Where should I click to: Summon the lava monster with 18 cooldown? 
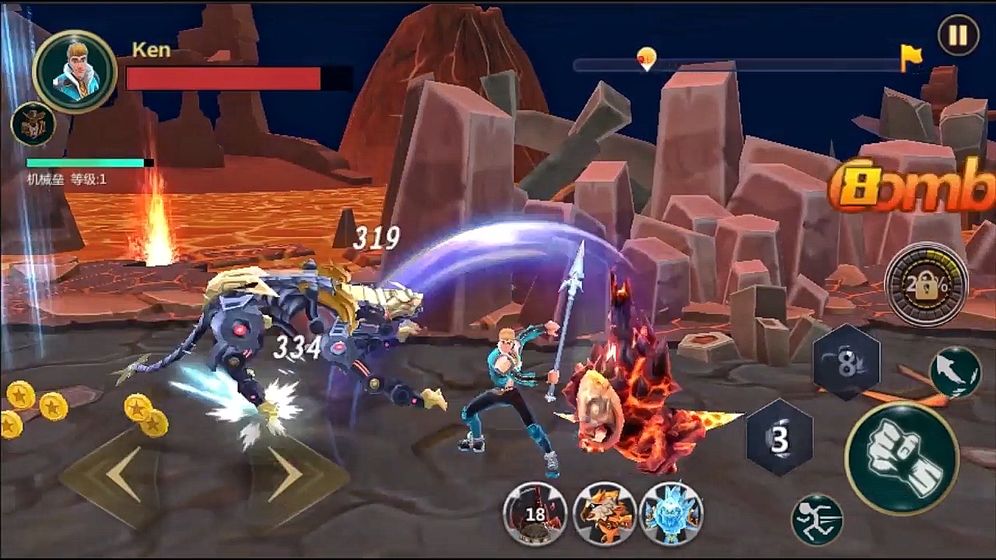(535, 511)
